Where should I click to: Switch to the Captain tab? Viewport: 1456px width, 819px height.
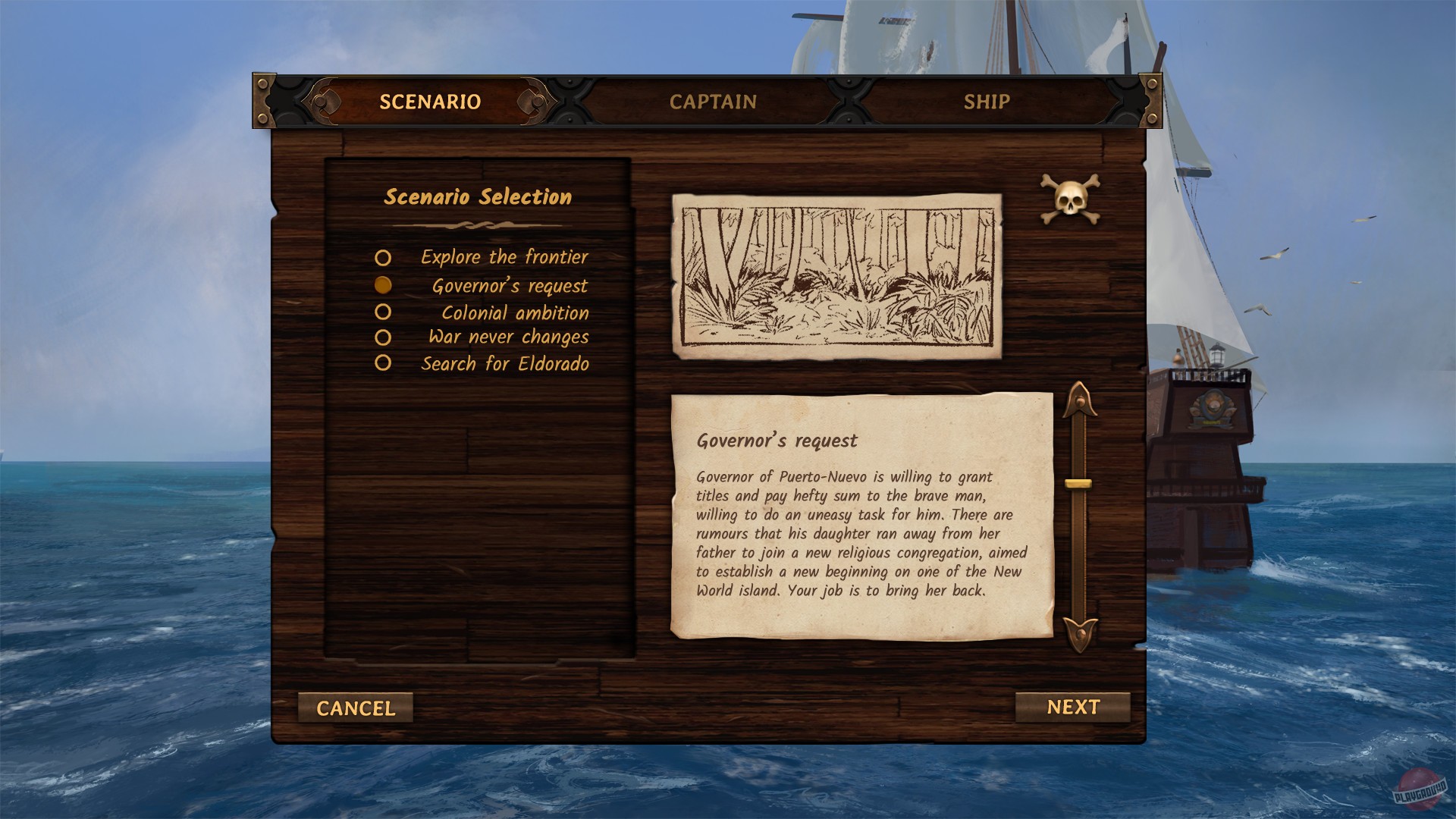pos(713,101)
